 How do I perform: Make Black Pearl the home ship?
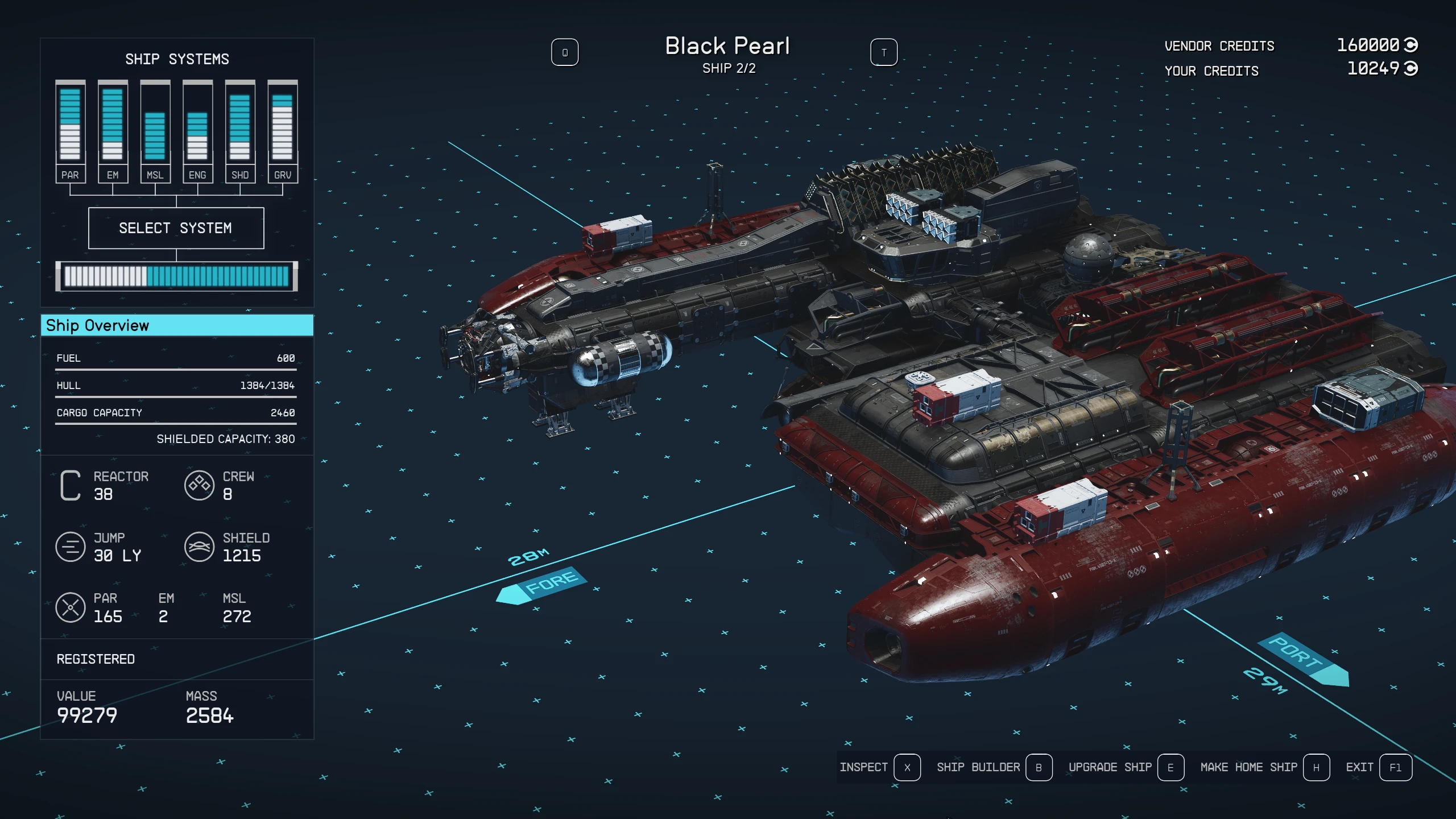1264,767
